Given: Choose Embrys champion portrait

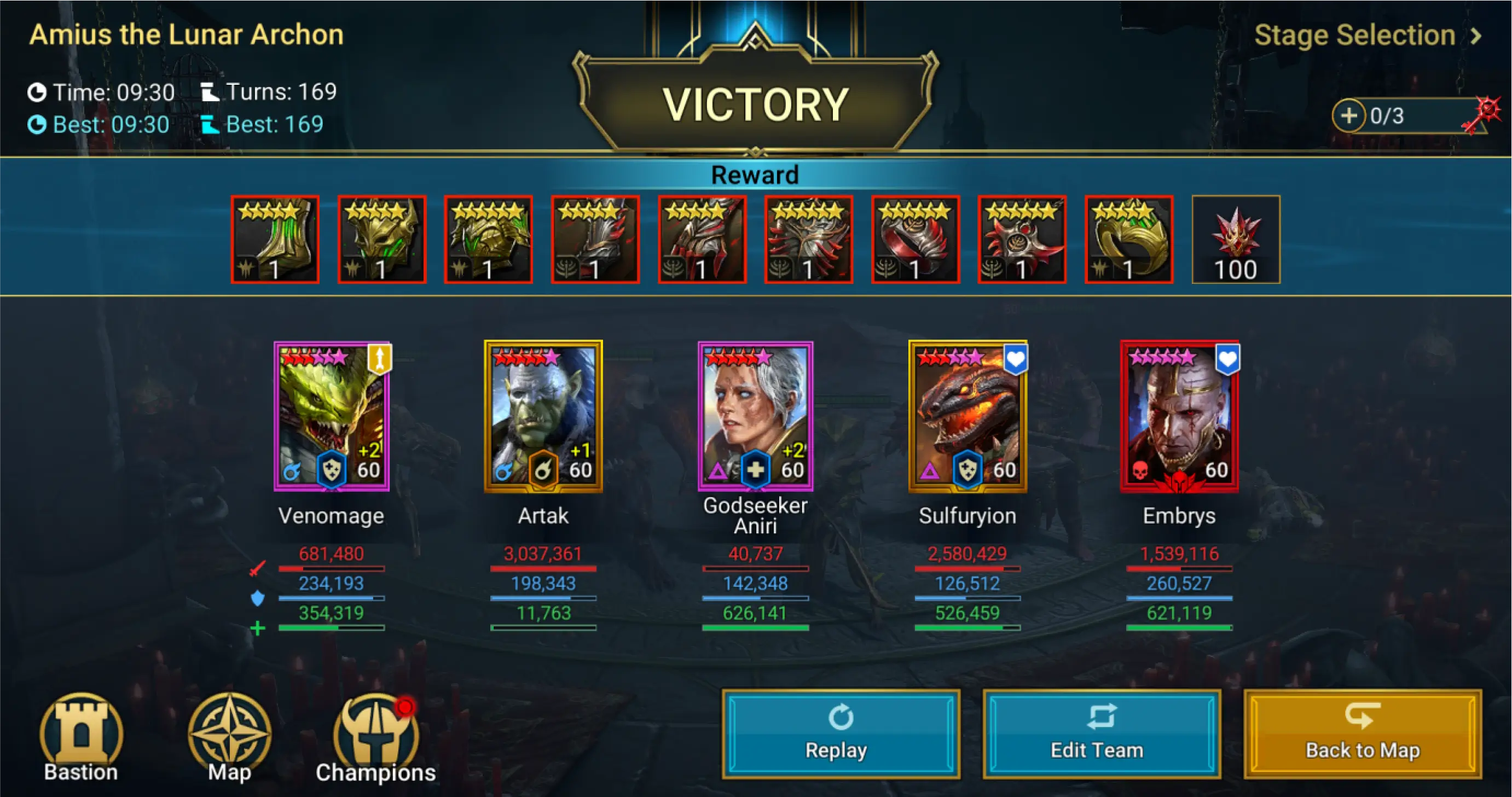Looking at the screenshot, I should click(x=1179, y=416).
